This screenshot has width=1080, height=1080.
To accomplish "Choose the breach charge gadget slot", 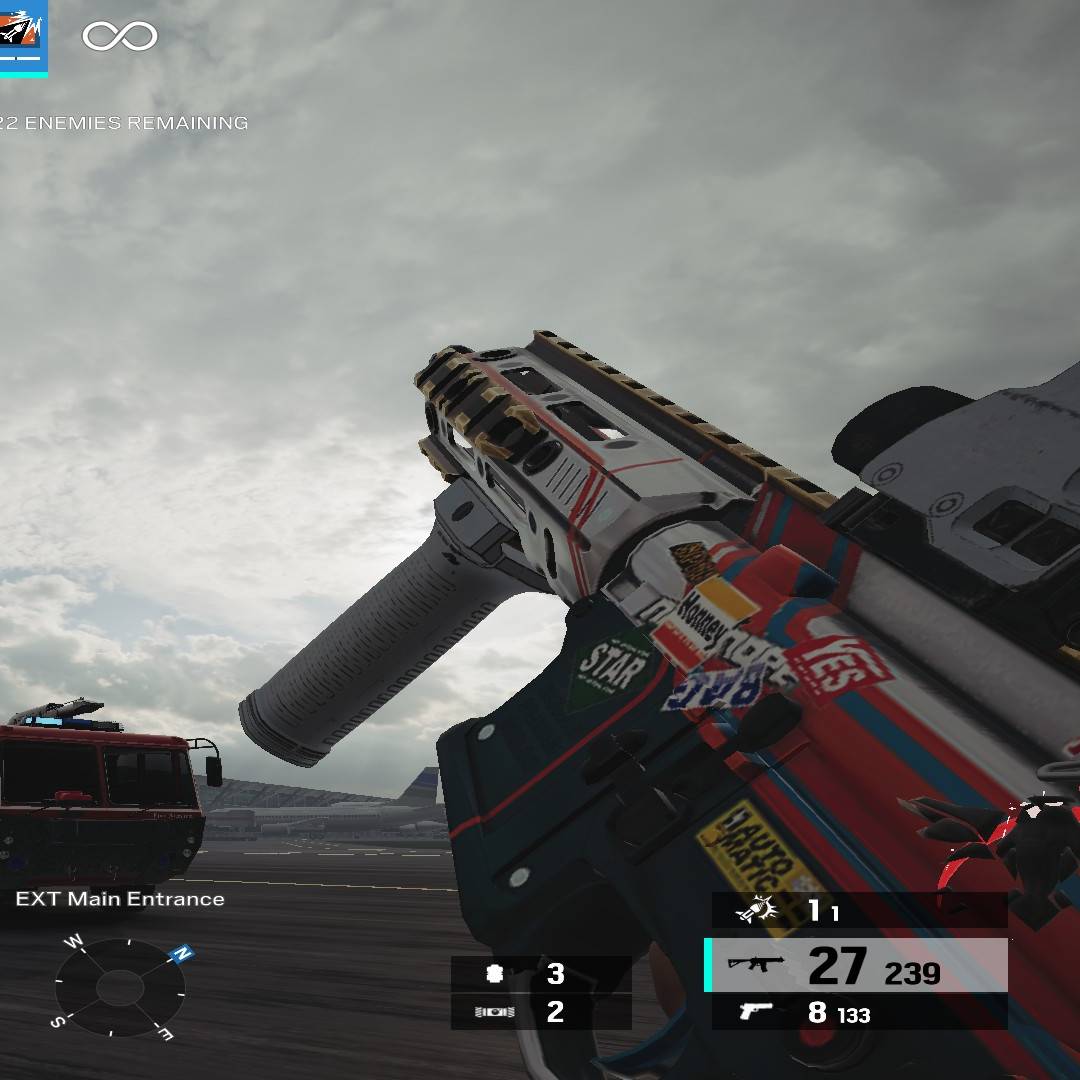I will [x=540, y=973].
